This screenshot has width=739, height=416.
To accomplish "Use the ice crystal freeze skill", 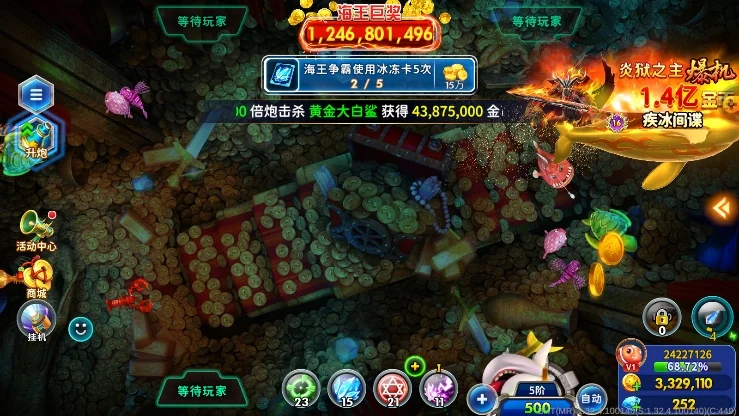I will point(345,386).
